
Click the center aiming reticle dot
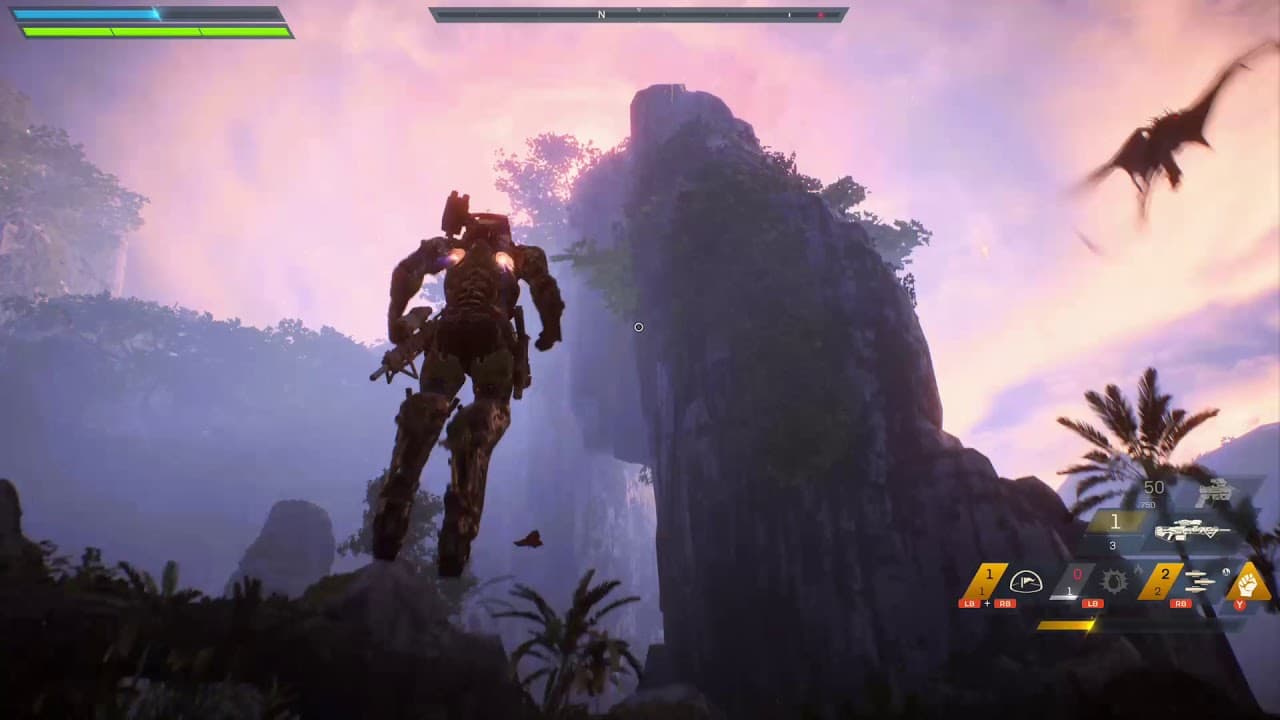[639, 327]
